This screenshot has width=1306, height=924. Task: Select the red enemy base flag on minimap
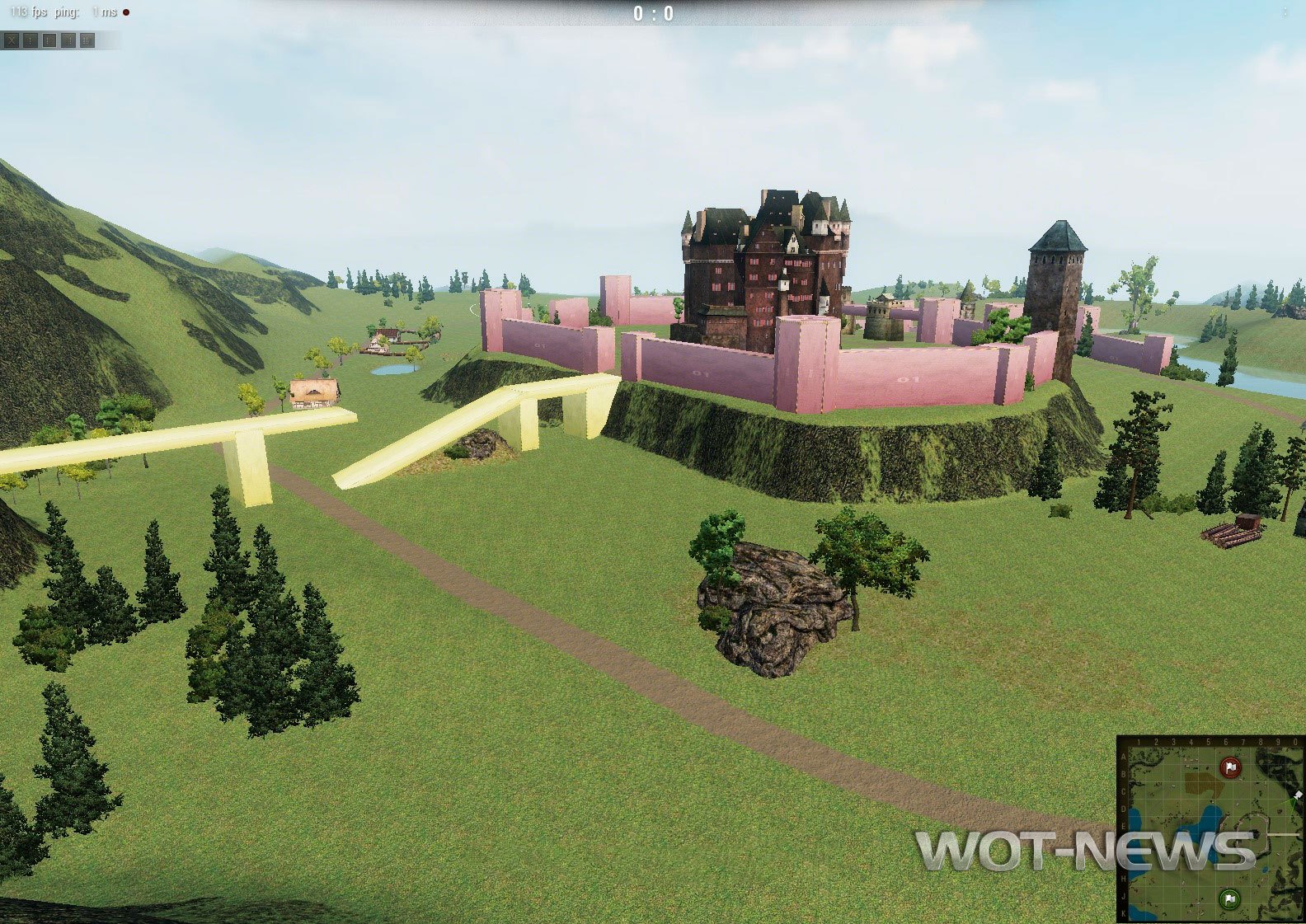[1230, 767]
